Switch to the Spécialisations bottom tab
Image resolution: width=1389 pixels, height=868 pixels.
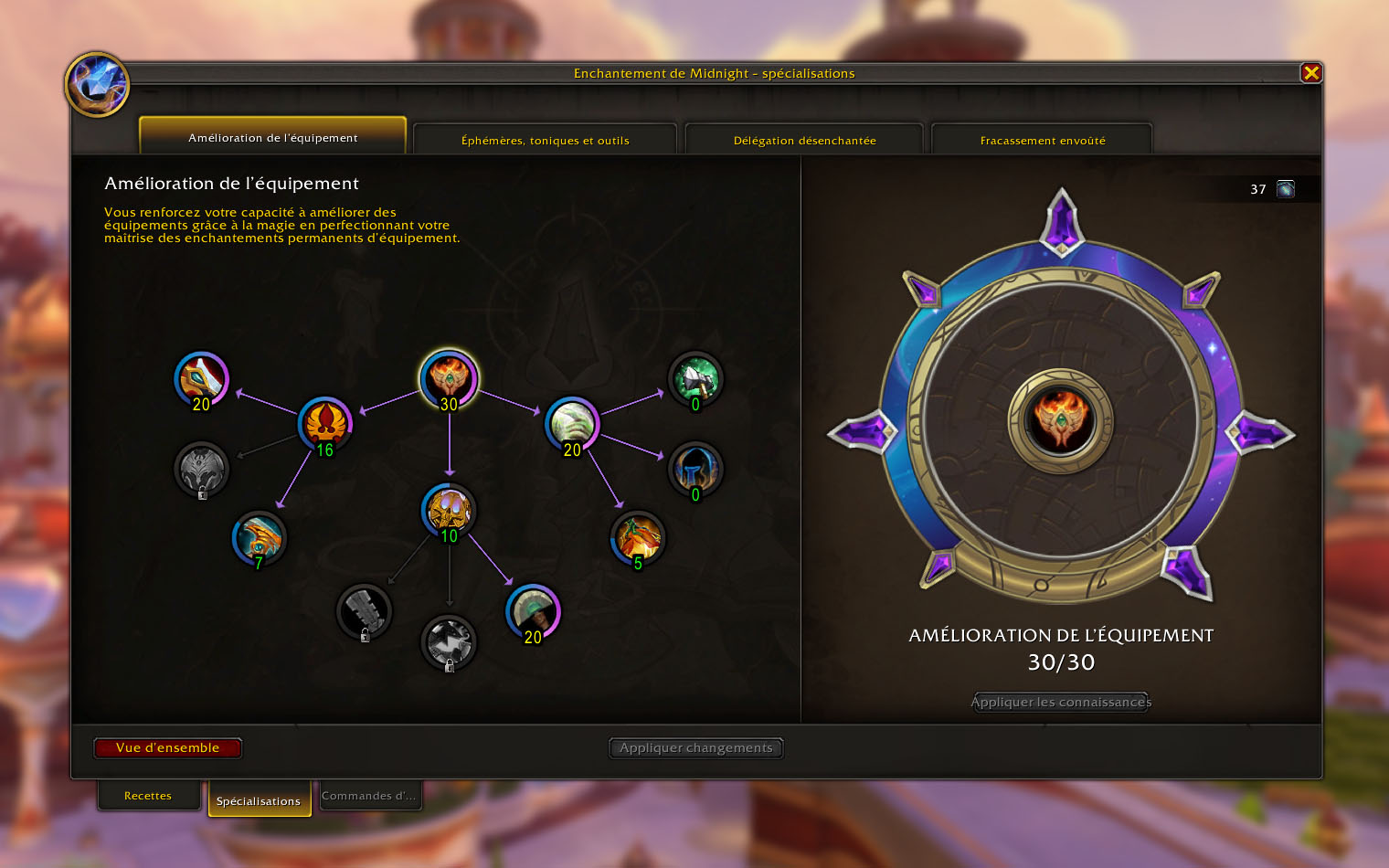coord(259,800)
